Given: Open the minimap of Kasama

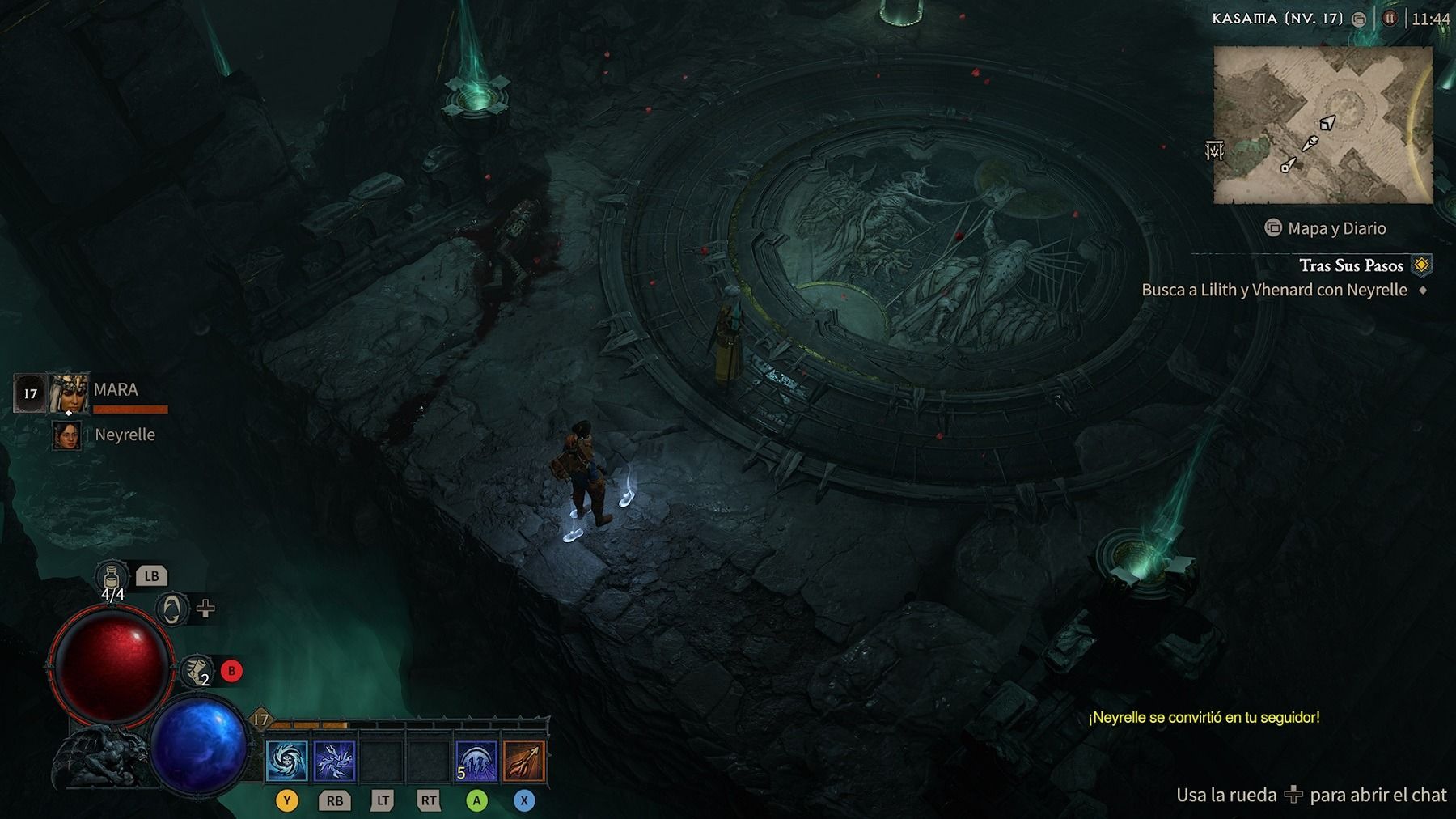Looking at the screenshot, I should point(1323,124).
